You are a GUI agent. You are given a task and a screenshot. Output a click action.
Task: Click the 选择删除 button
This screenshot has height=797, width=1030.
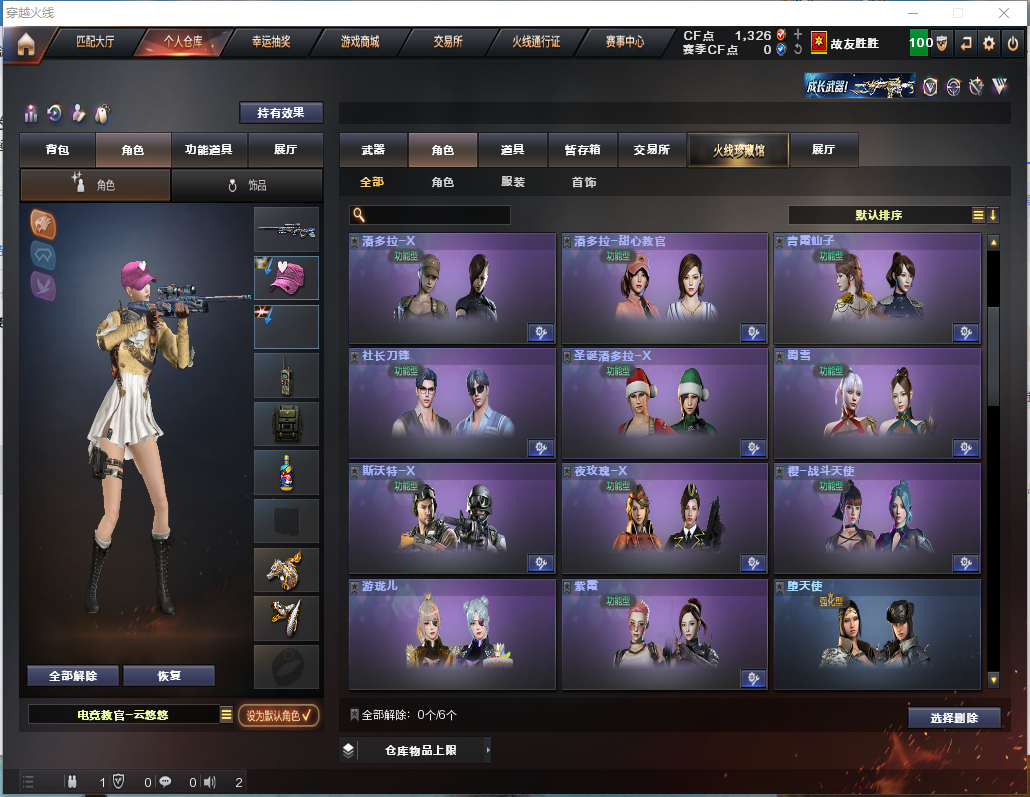[x=955, y=718]
